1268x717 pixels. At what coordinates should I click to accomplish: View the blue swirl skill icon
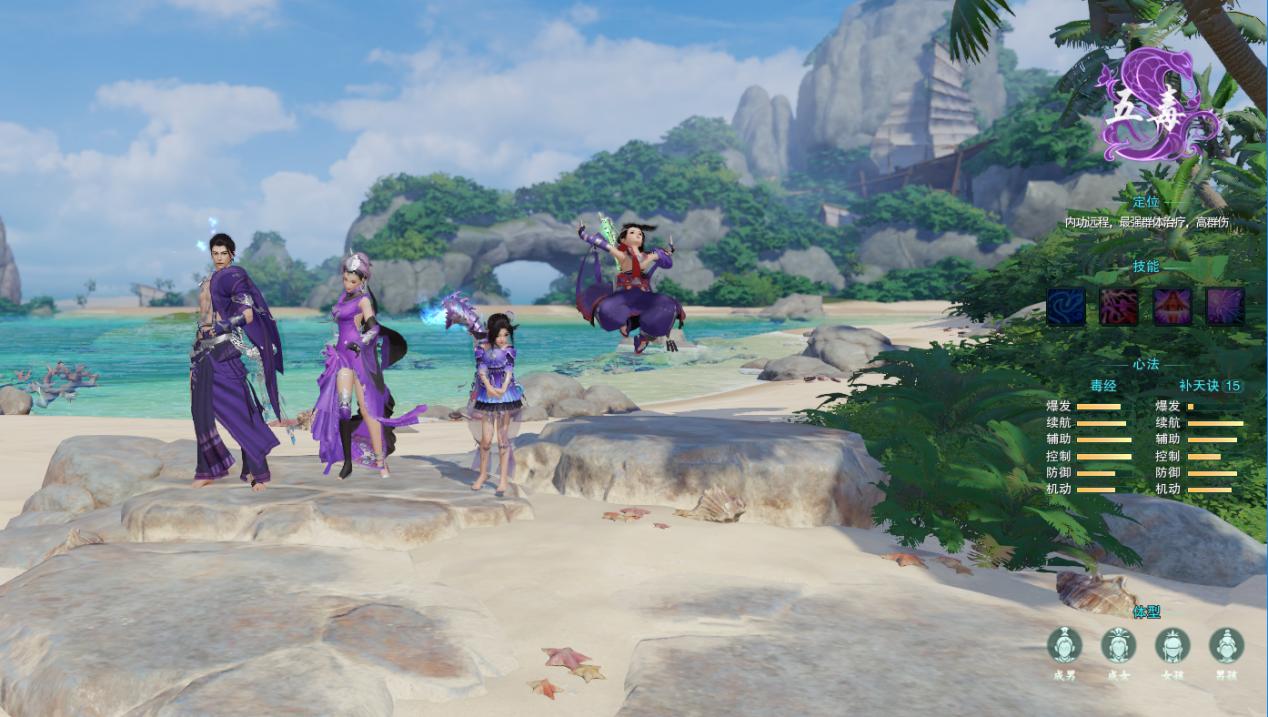[1066, 307]
